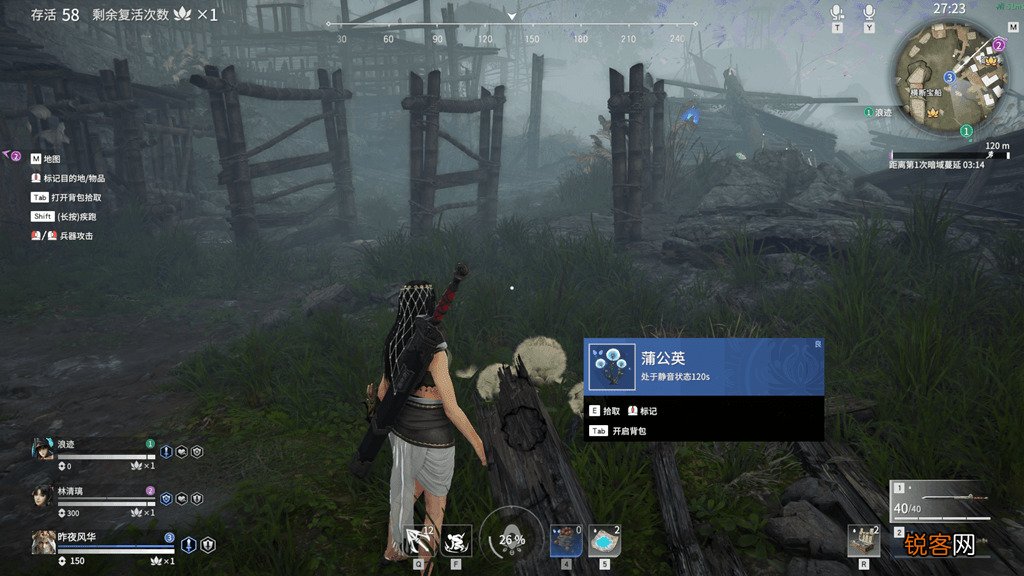Activate the ultimate skill icon next to the bow skill
1024x576 pixels.
pos(457,541)
